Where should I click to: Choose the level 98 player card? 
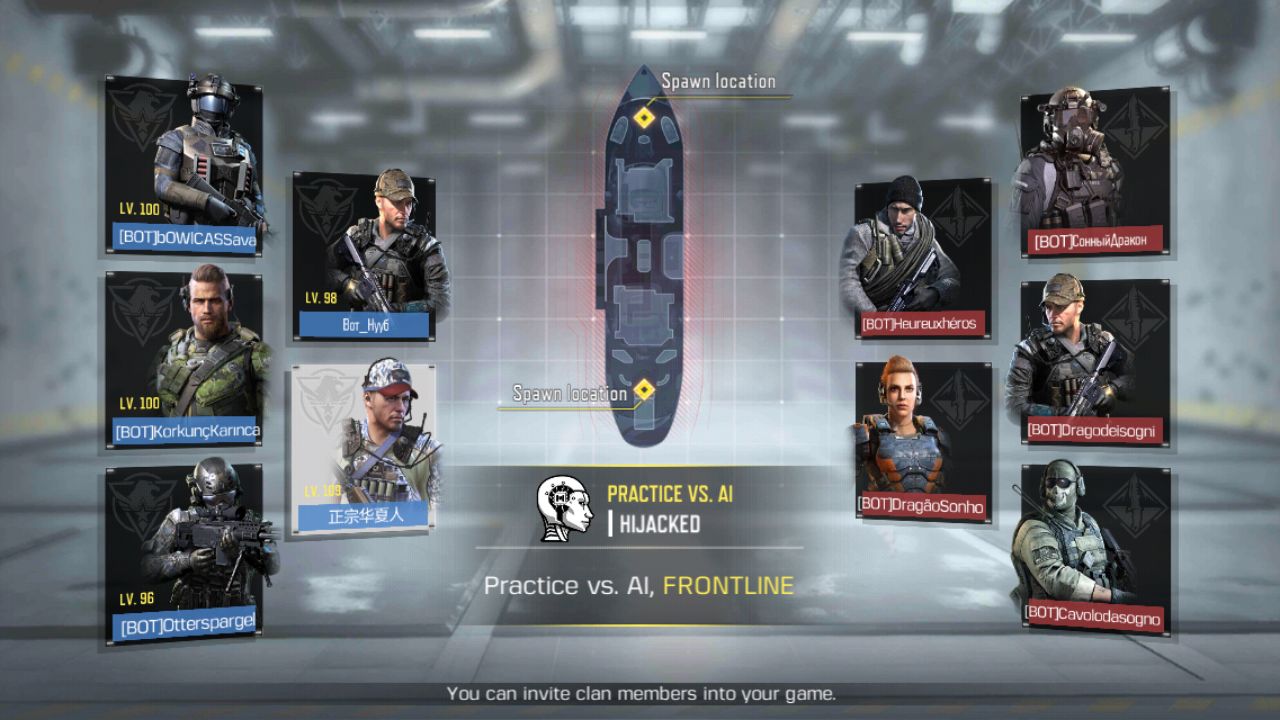[x=364, y=256]
